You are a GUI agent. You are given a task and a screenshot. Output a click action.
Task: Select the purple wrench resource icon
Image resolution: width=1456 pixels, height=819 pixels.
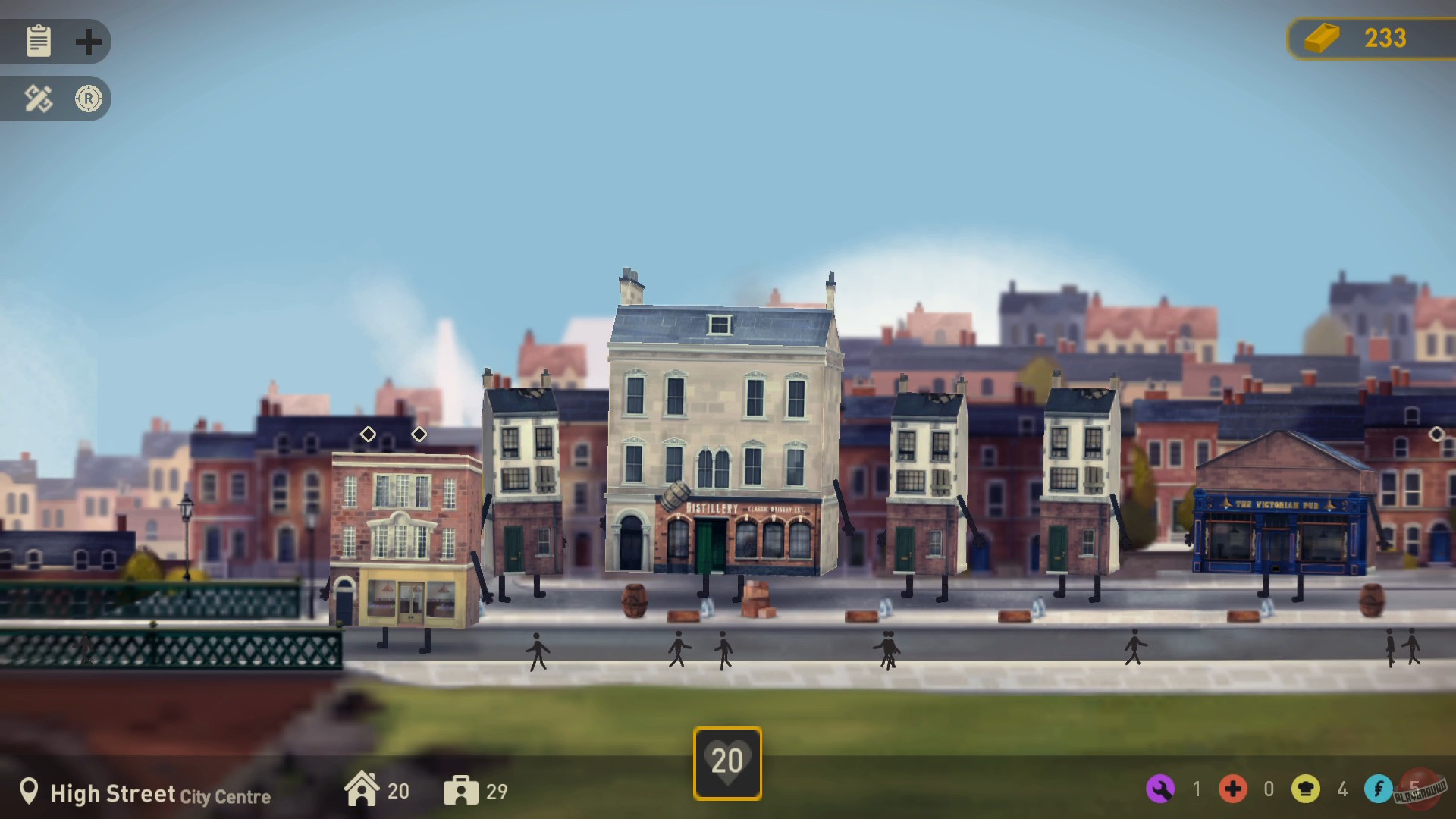pyautogui.click(x=1161, y=789)
